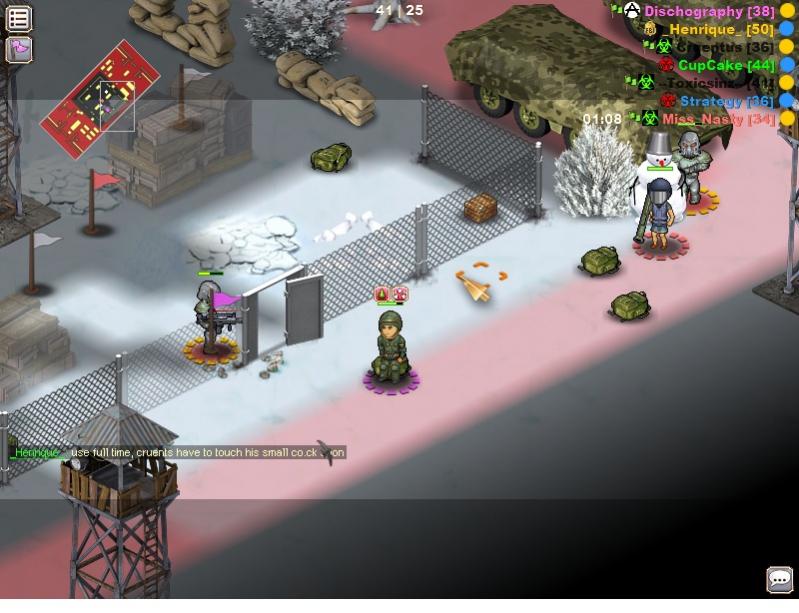This screenshot has height=613, width=799.
Task: Select Dischography in the player list
Action: (708, 11)
